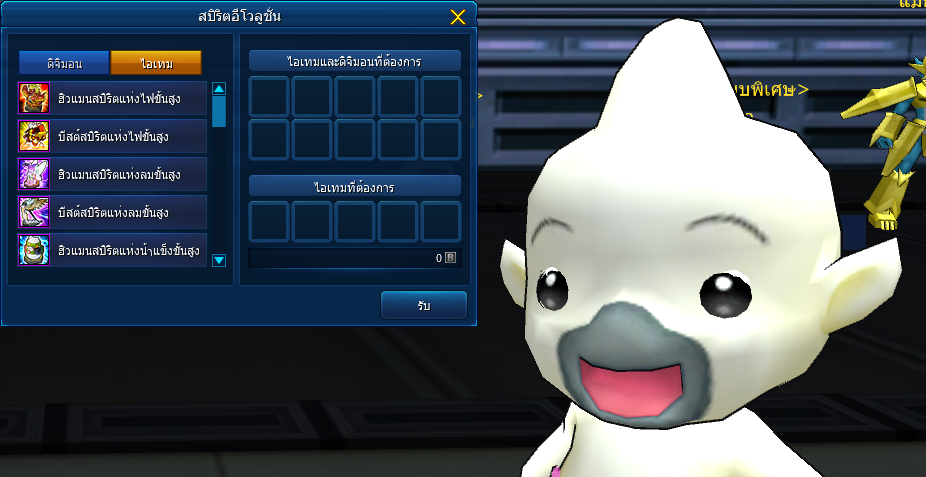Pick ฮิวแมนสปิริตแห่งลมขั้นสูง in the list
This screenshot has width=926, height=477.
tap(112, 174)
